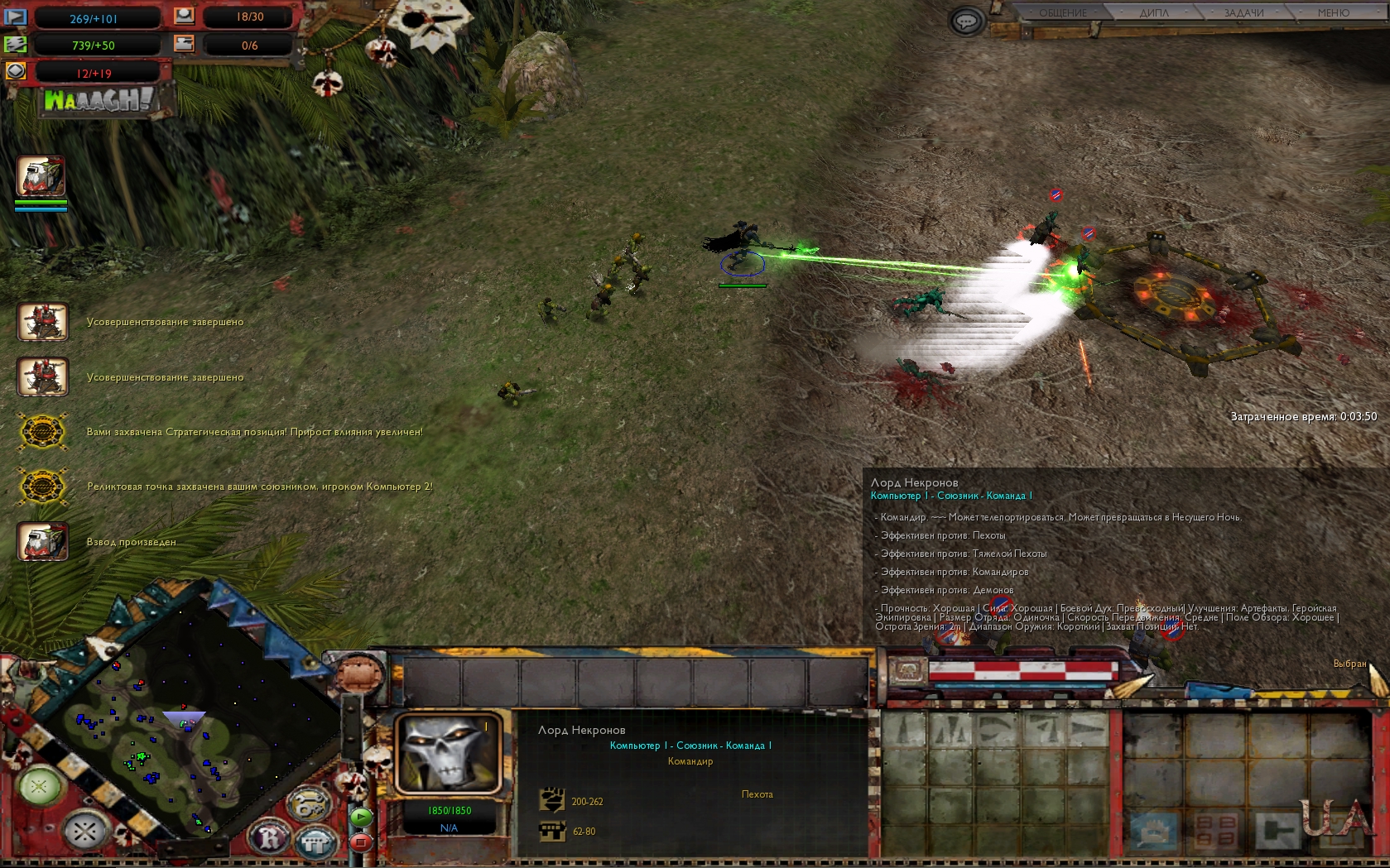Show the ЗАДАЧИ objectives panel
This screenshot has height=868, width=1390.
tap(1243, 12)
